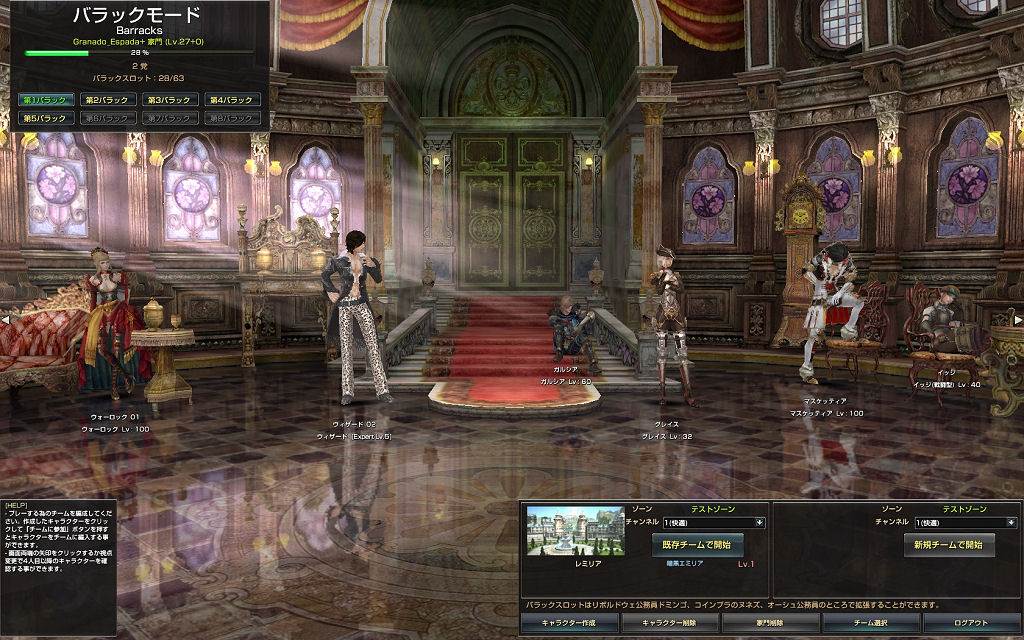Select the 第4バラック tab
1024x640 pixels.
(233, 100)
